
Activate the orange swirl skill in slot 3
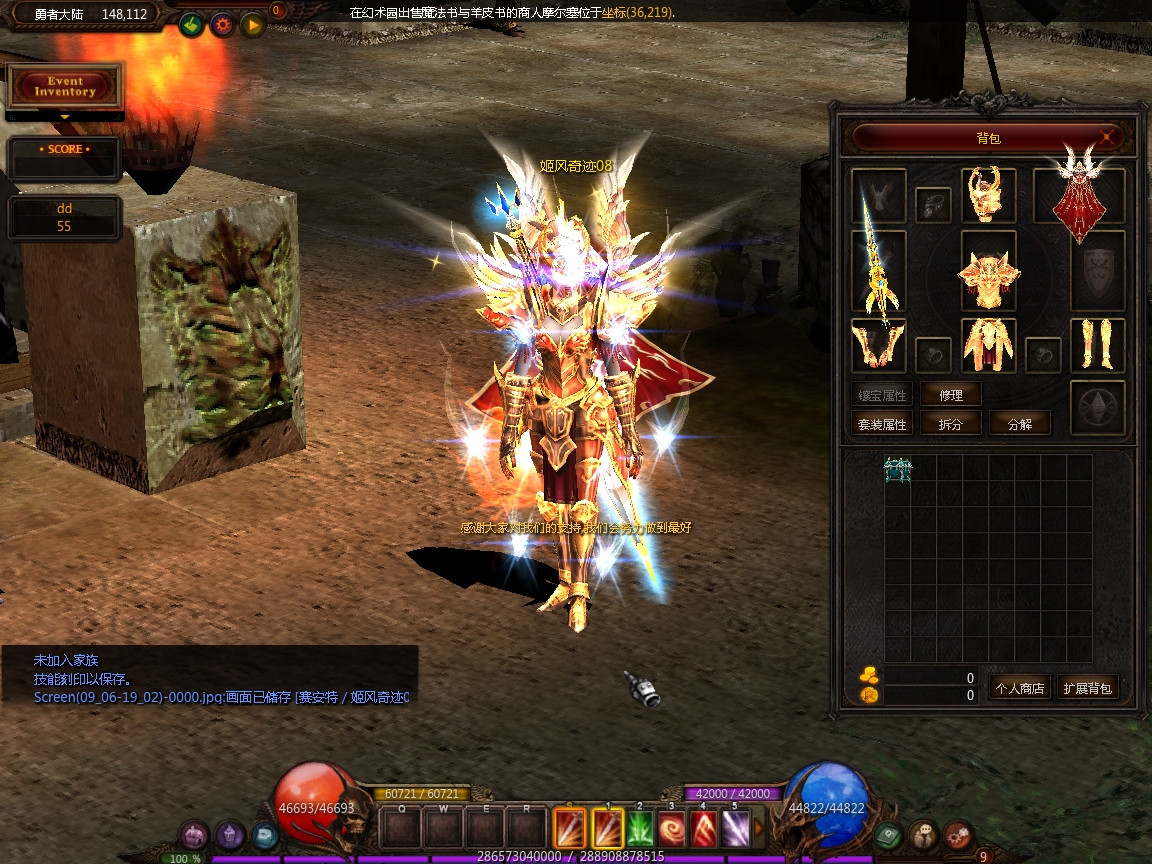click(672, 828)
